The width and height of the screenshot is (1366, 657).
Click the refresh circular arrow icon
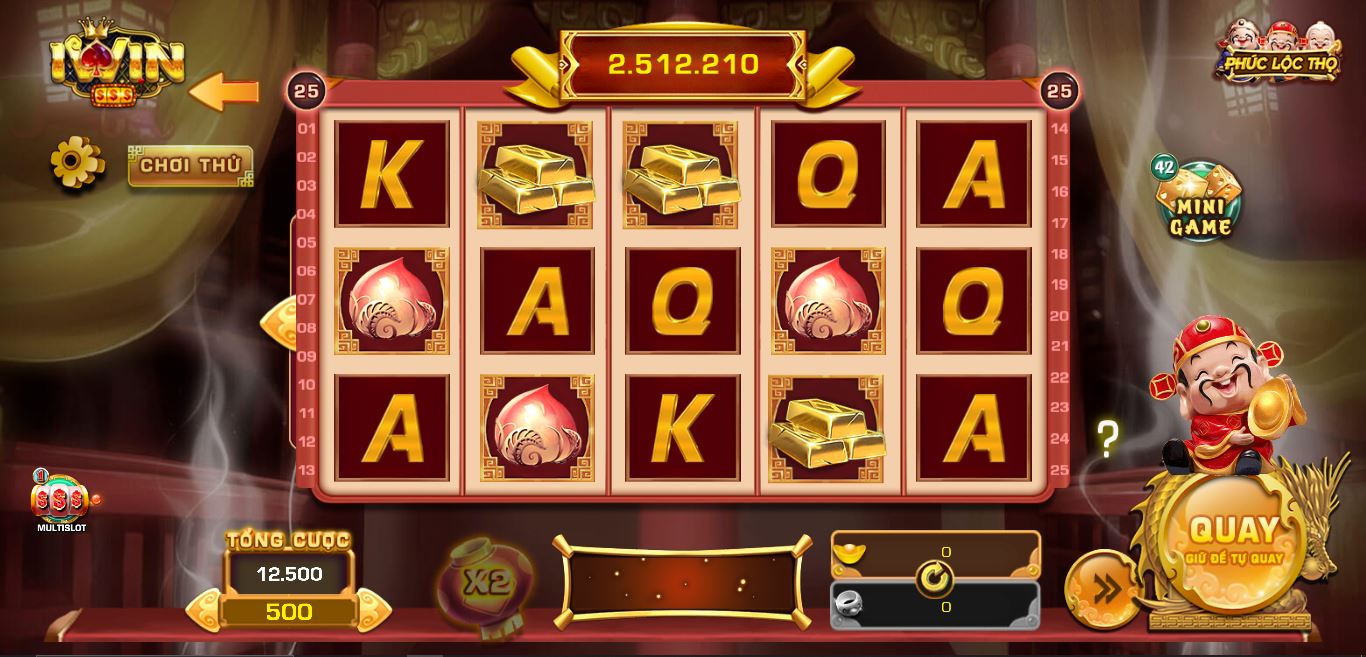tap(935, 578)
